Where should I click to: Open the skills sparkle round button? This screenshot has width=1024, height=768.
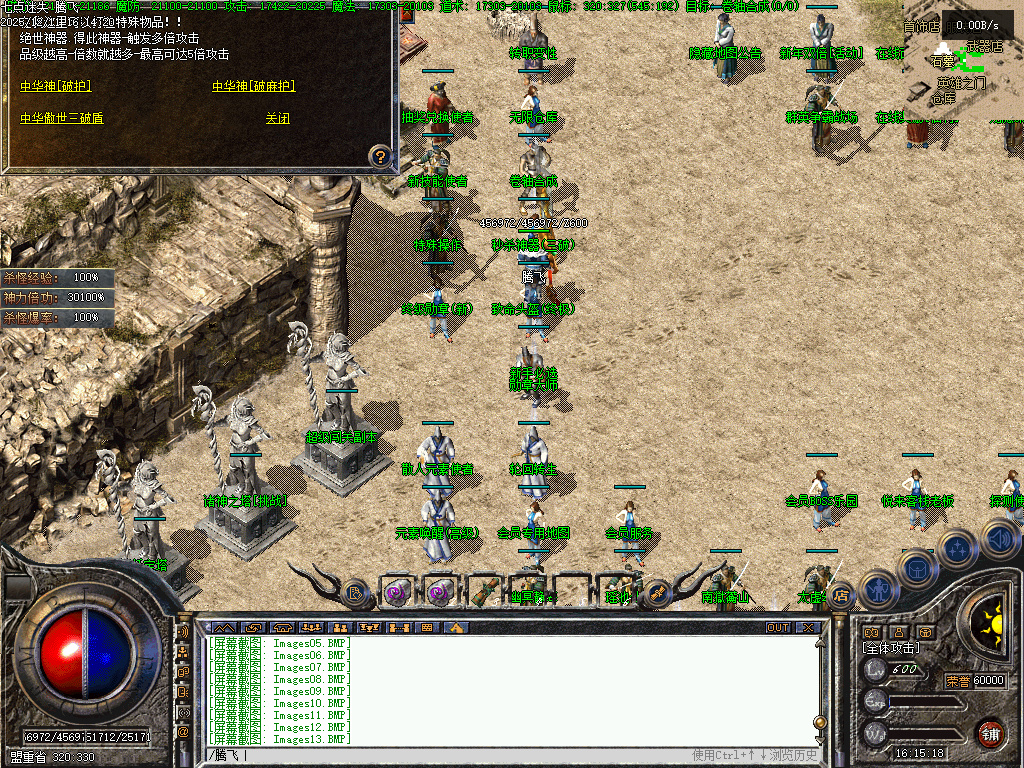tap(957, 548)
